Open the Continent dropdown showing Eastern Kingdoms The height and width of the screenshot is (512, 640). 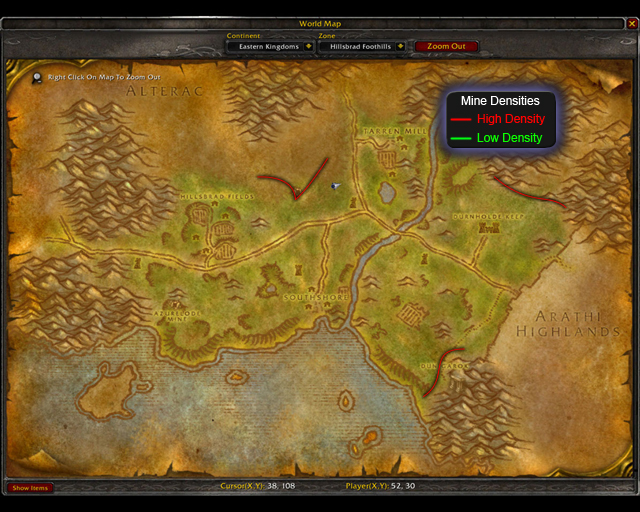coord(309,46)
